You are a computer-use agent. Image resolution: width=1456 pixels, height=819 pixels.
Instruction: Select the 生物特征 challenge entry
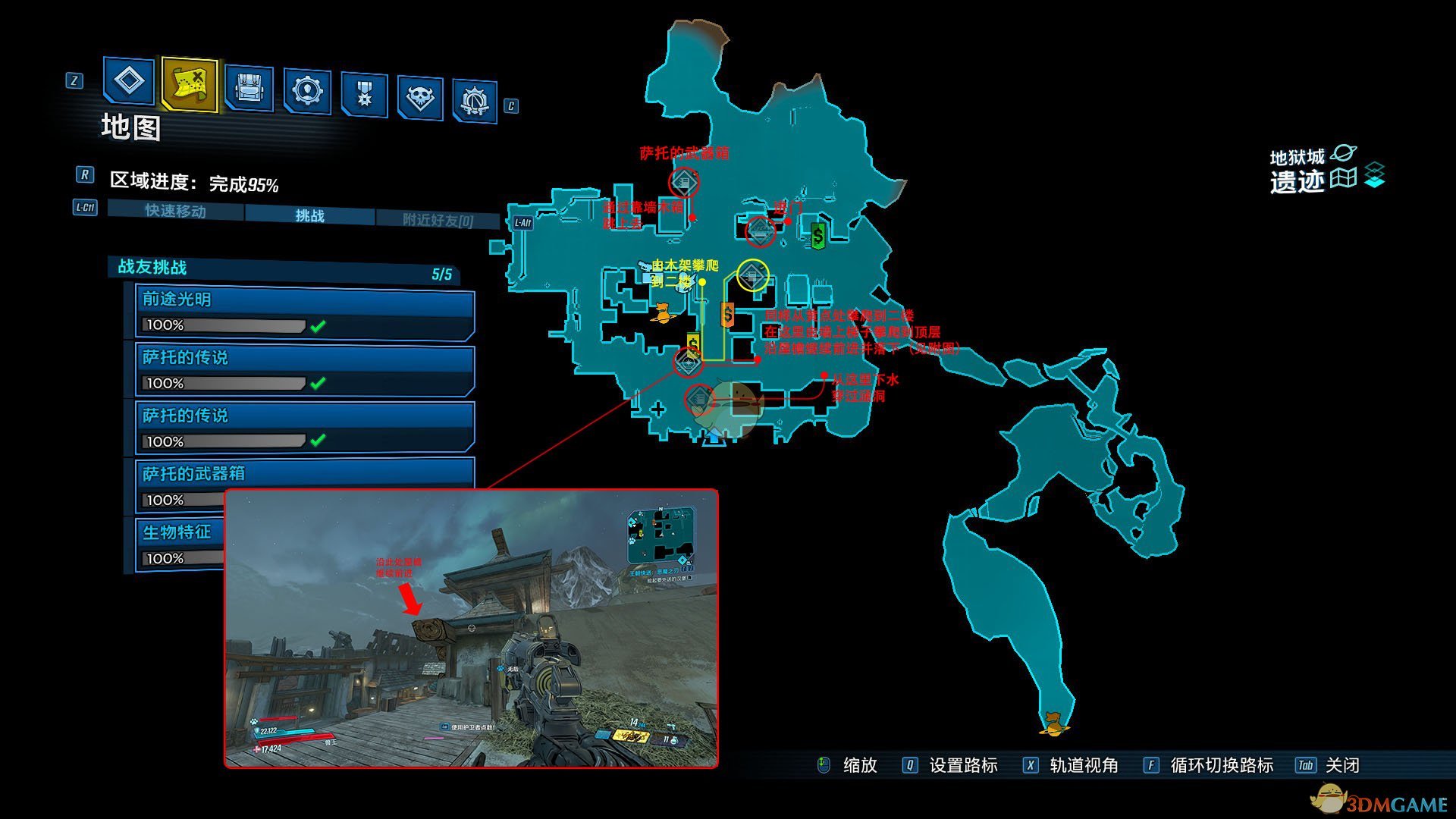click(x=179, y=532)
